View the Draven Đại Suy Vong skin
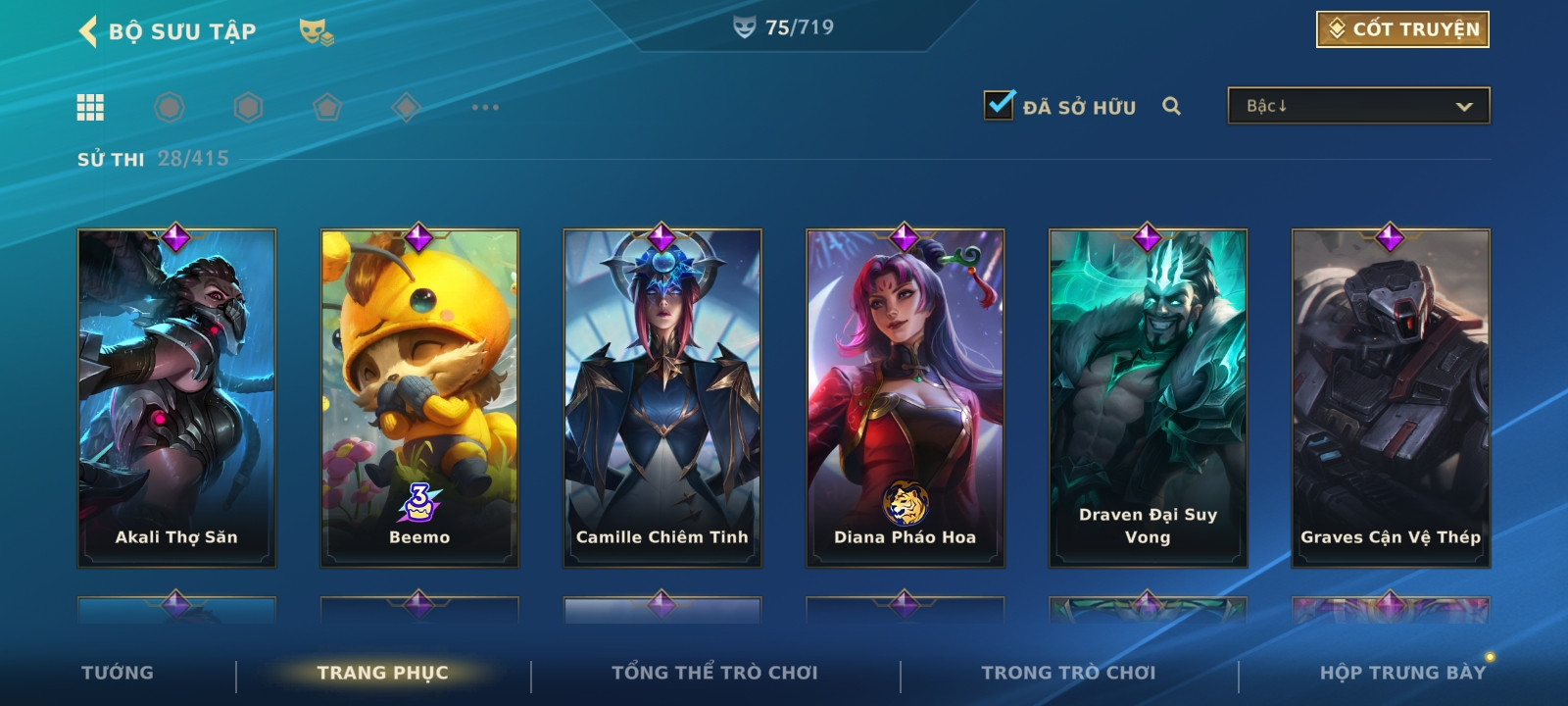Screen dimensions: 1568x706 1149,397
